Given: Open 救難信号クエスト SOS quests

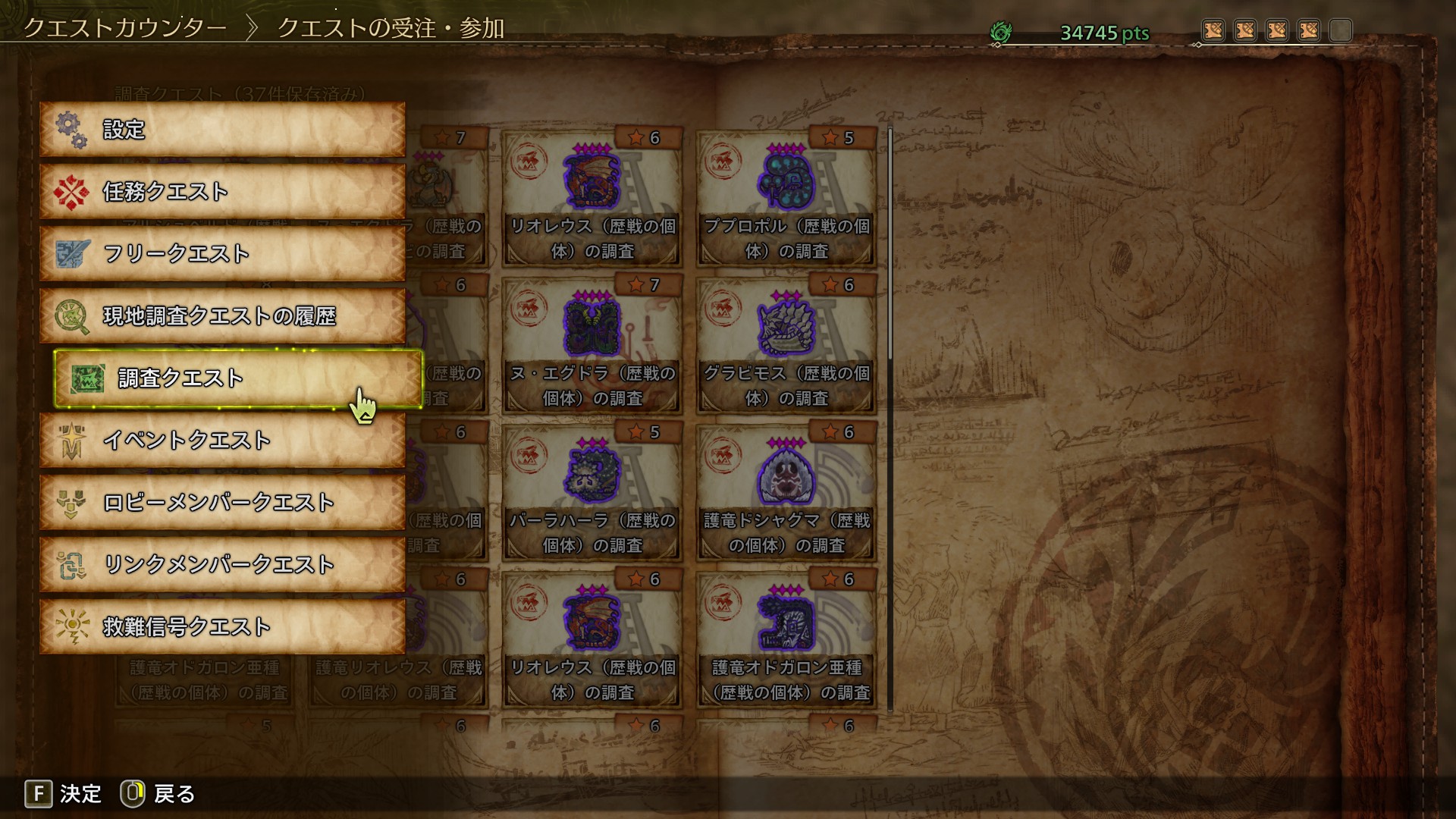Looking at the screenshot, I should [222, 627].
